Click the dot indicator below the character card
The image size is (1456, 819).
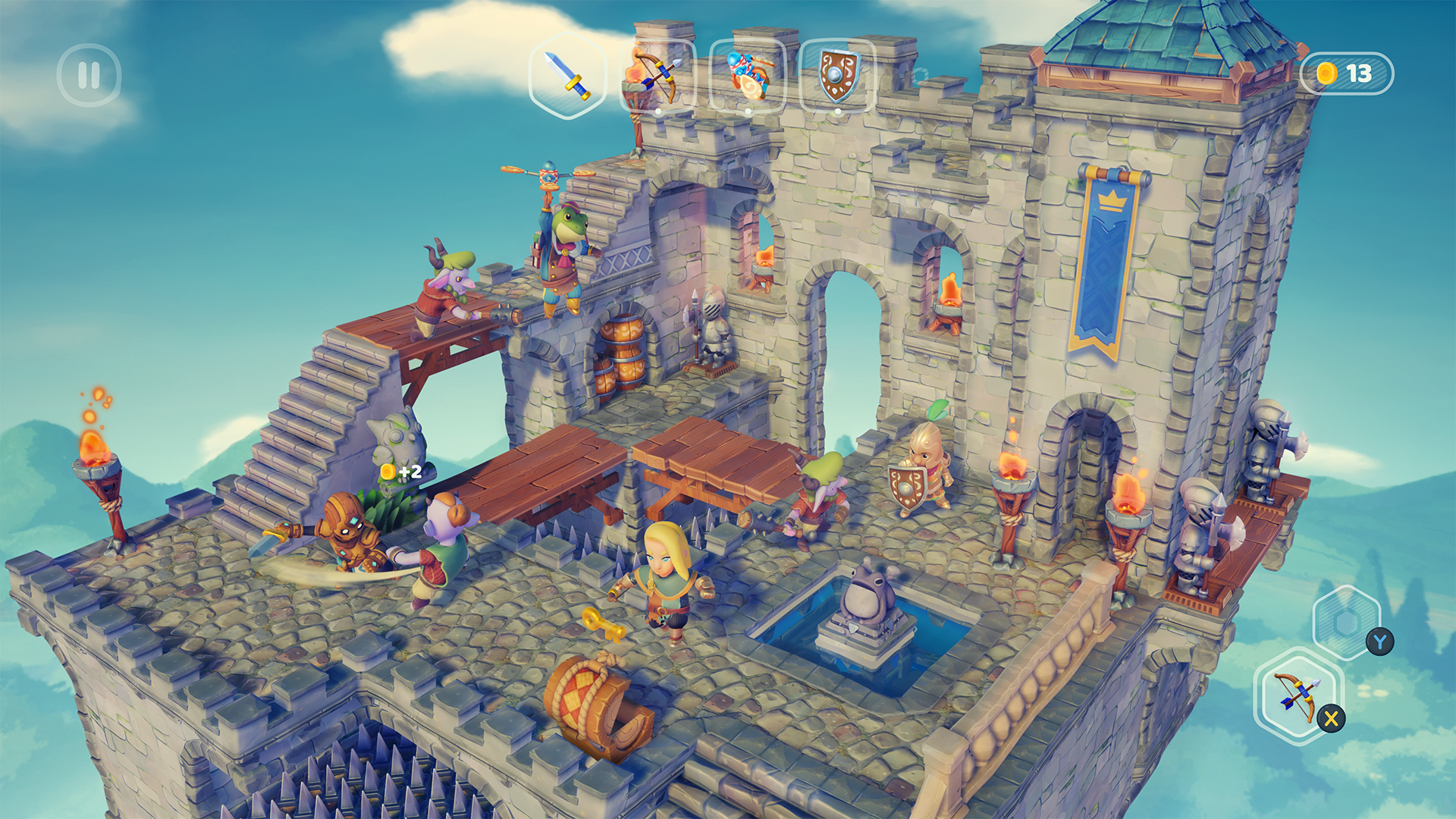tap(749, 111)
